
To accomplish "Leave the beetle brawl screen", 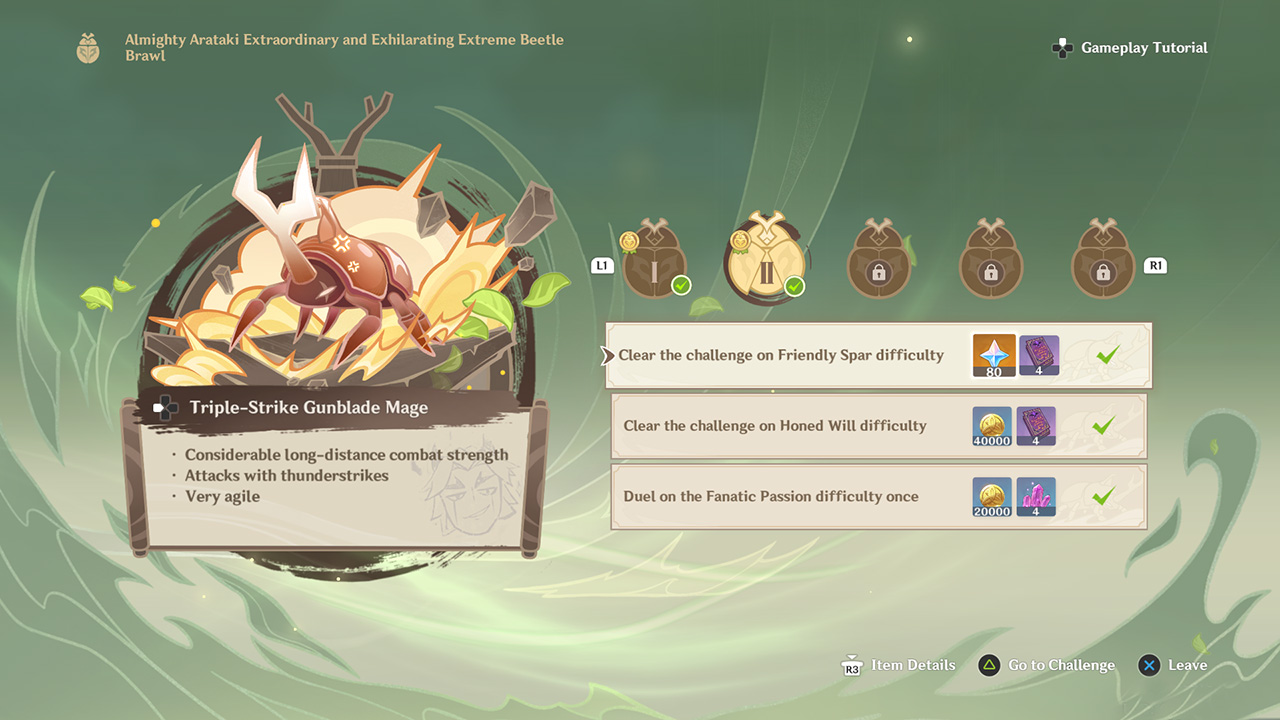I will point(1174,665).
